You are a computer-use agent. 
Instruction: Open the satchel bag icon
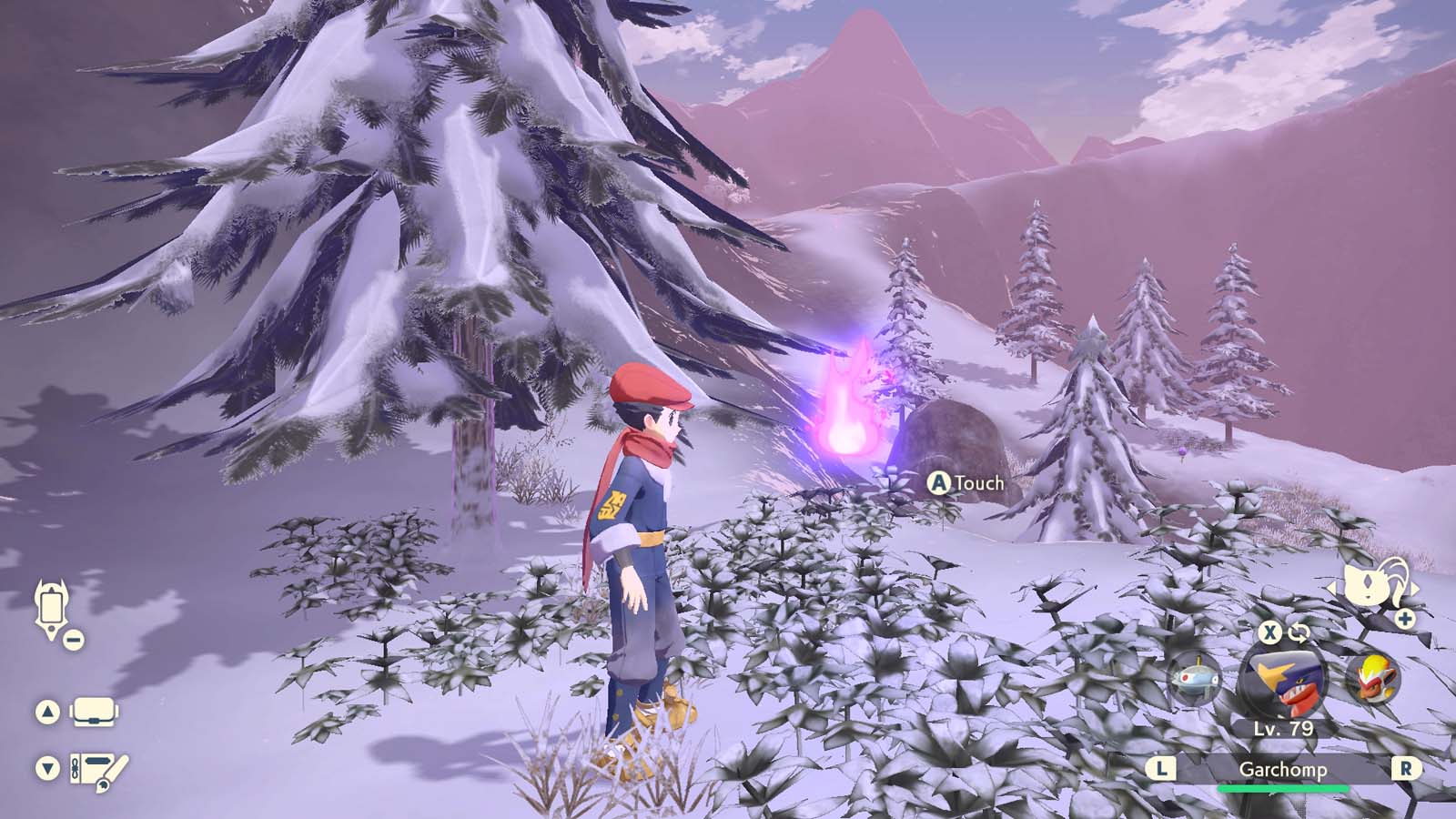(x=95, y=710)
